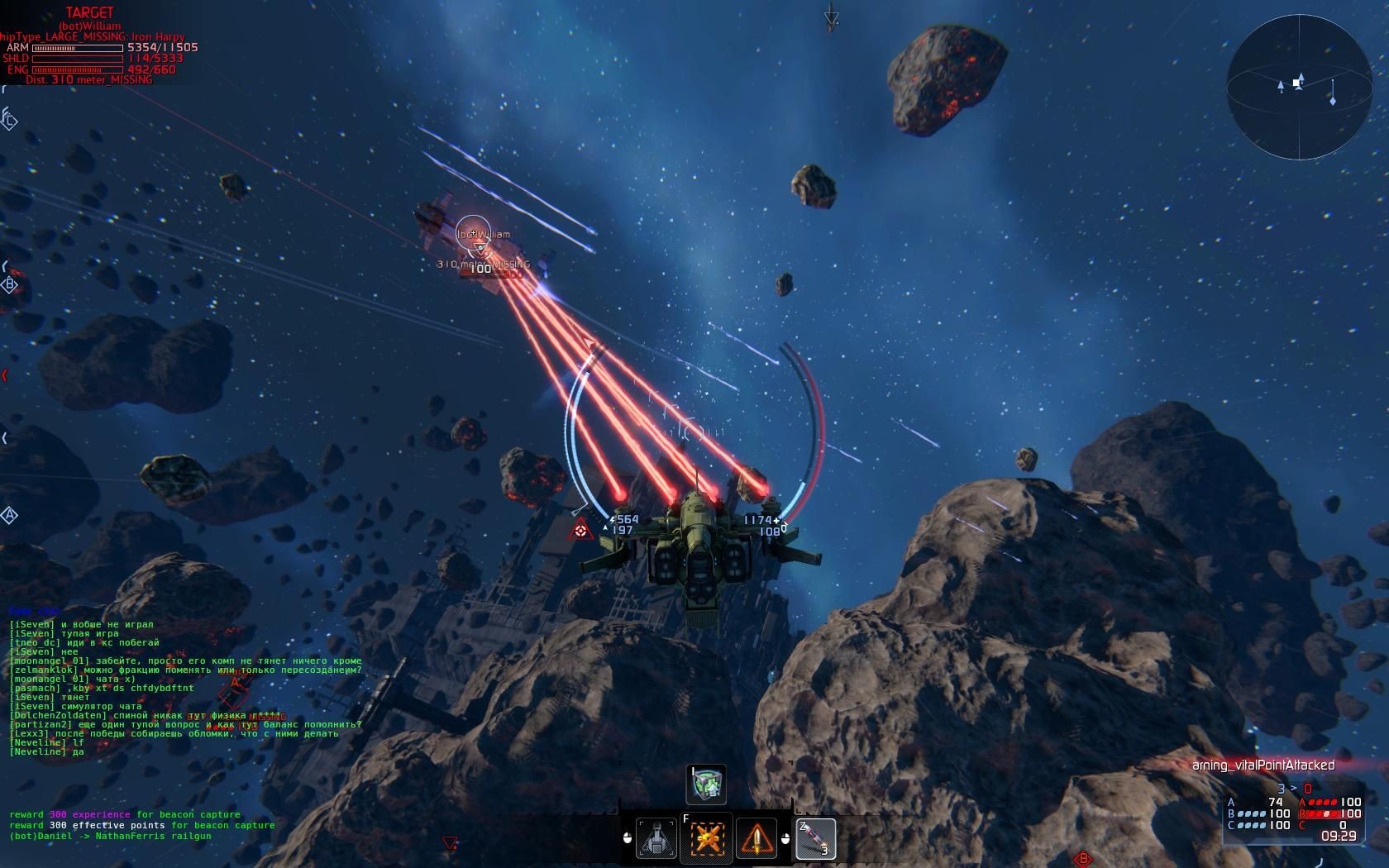Select the grey turret weapon slot
Image resolution: width=1389 pixels, height=868 pixels.
tap(656, 839)
